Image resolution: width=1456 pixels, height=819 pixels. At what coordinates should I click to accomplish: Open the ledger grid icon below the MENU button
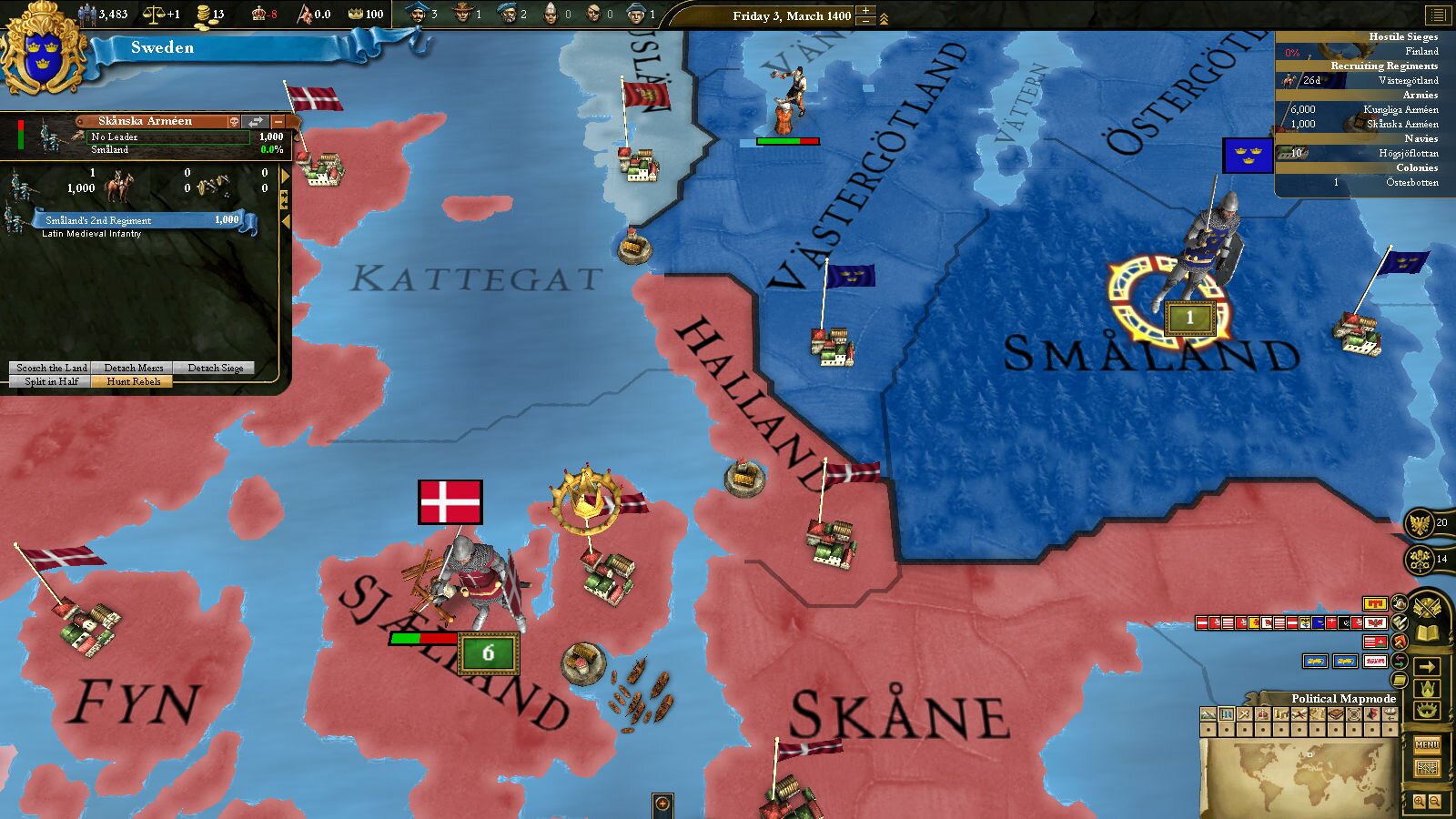click(x=1429, y=766)
